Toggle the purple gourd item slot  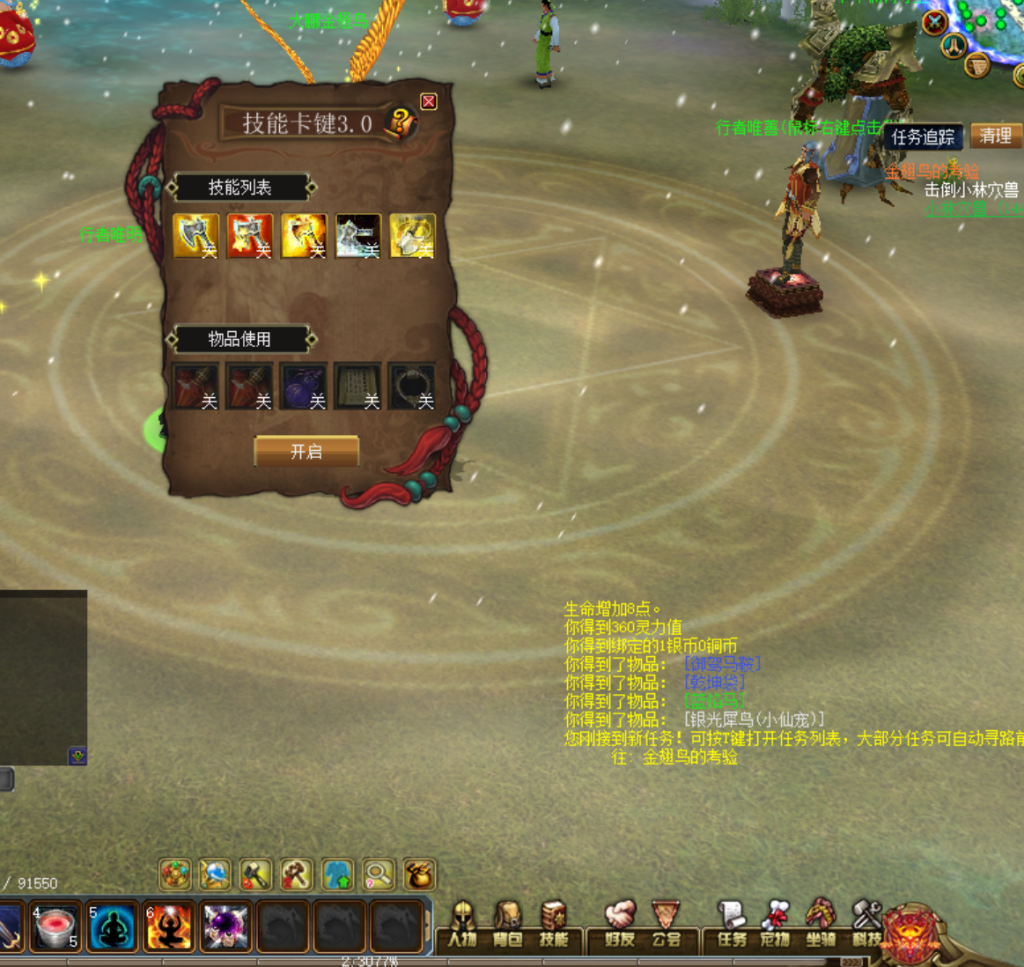click(303, 386)
